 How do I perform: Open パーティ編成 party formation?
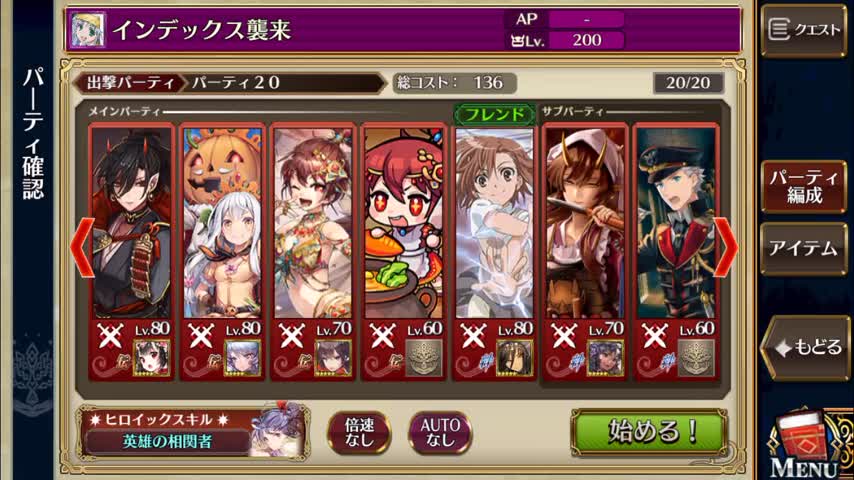(803, 187)
